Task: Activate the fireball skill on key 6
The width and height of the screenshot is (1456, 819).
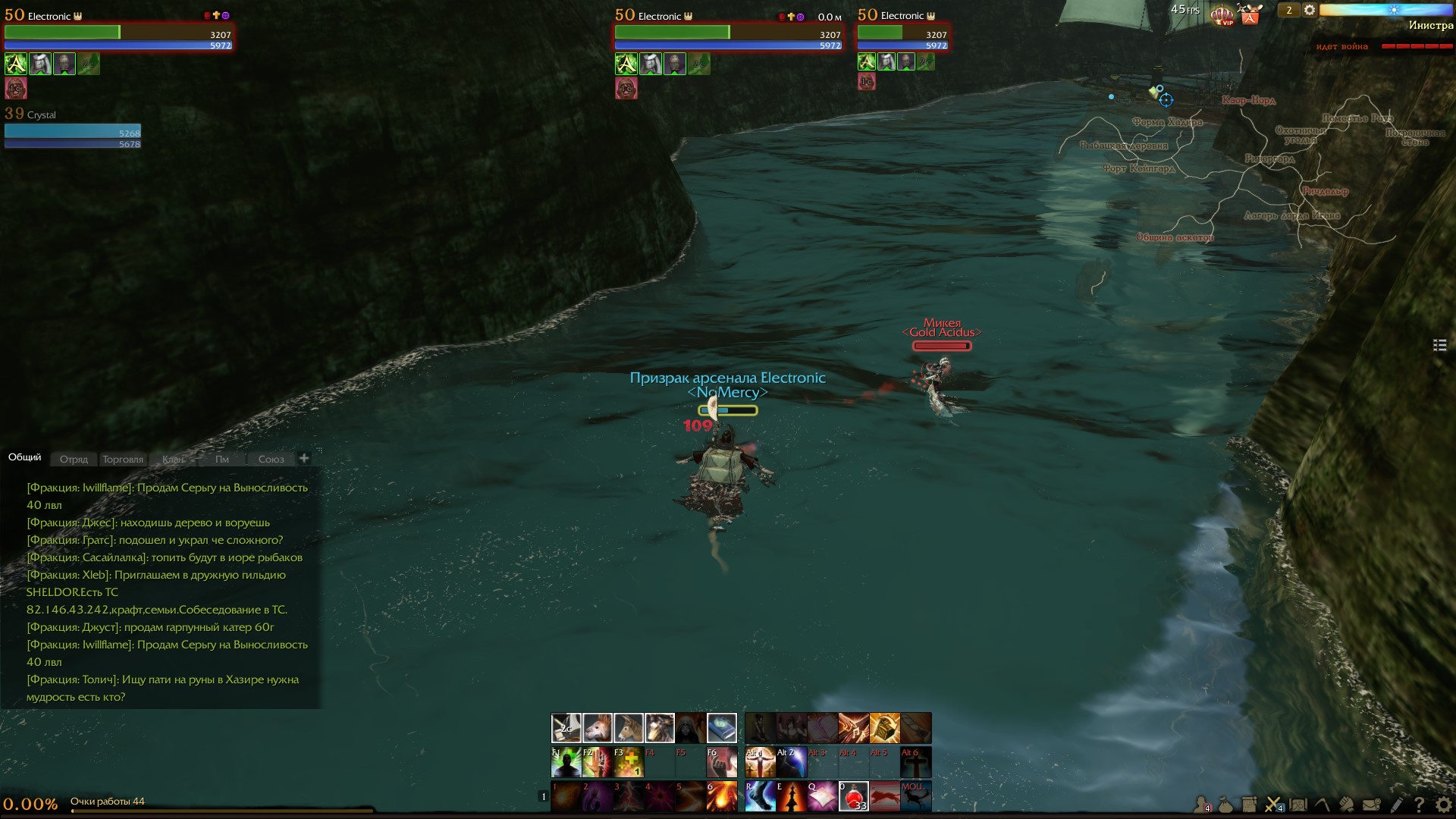Action: coord(721,797)
